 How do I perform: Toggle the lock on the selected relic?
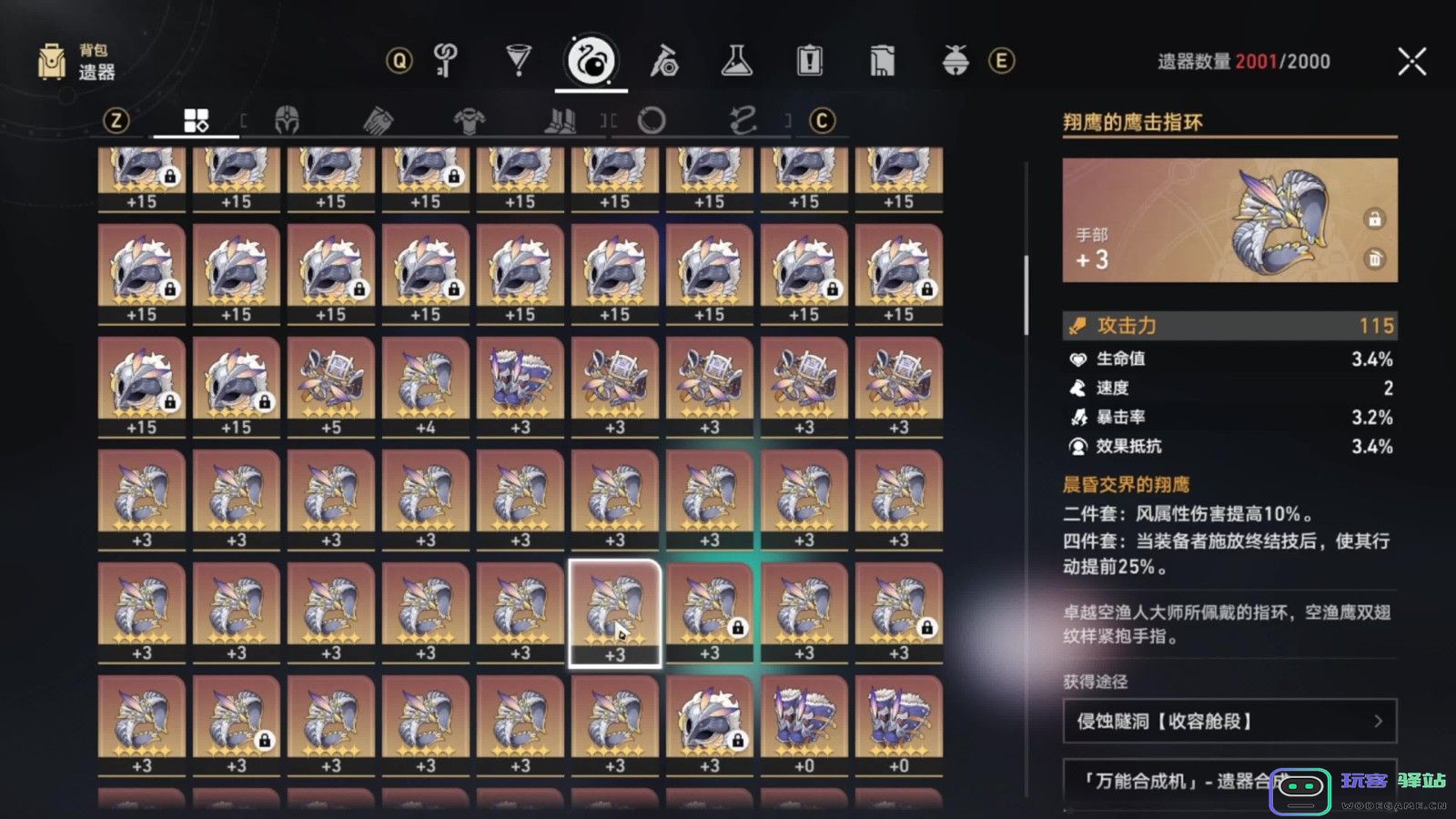click(x=1375, y=217)
